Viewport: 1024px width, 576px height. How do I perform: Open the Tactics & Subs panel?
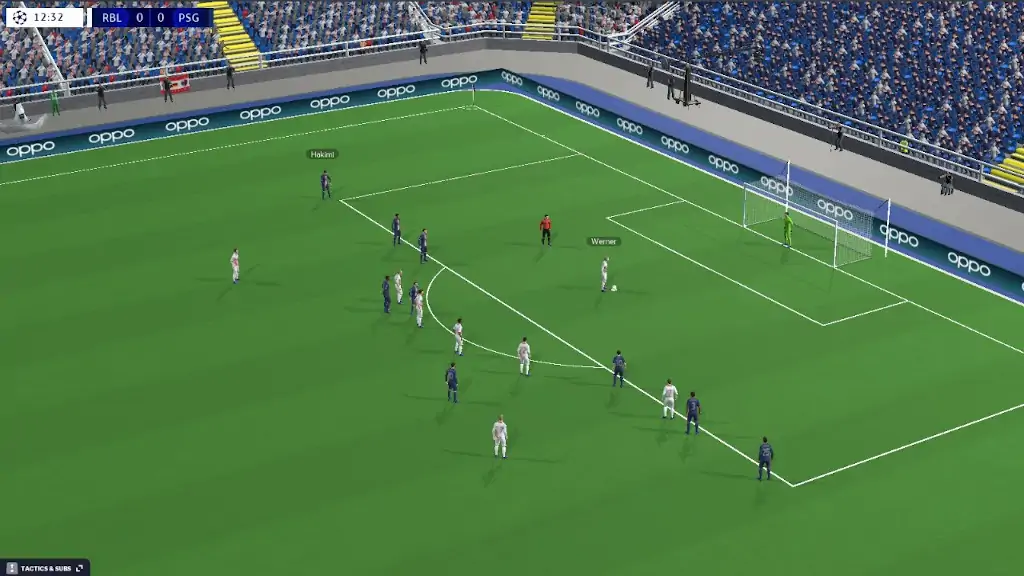coord(45,568)
